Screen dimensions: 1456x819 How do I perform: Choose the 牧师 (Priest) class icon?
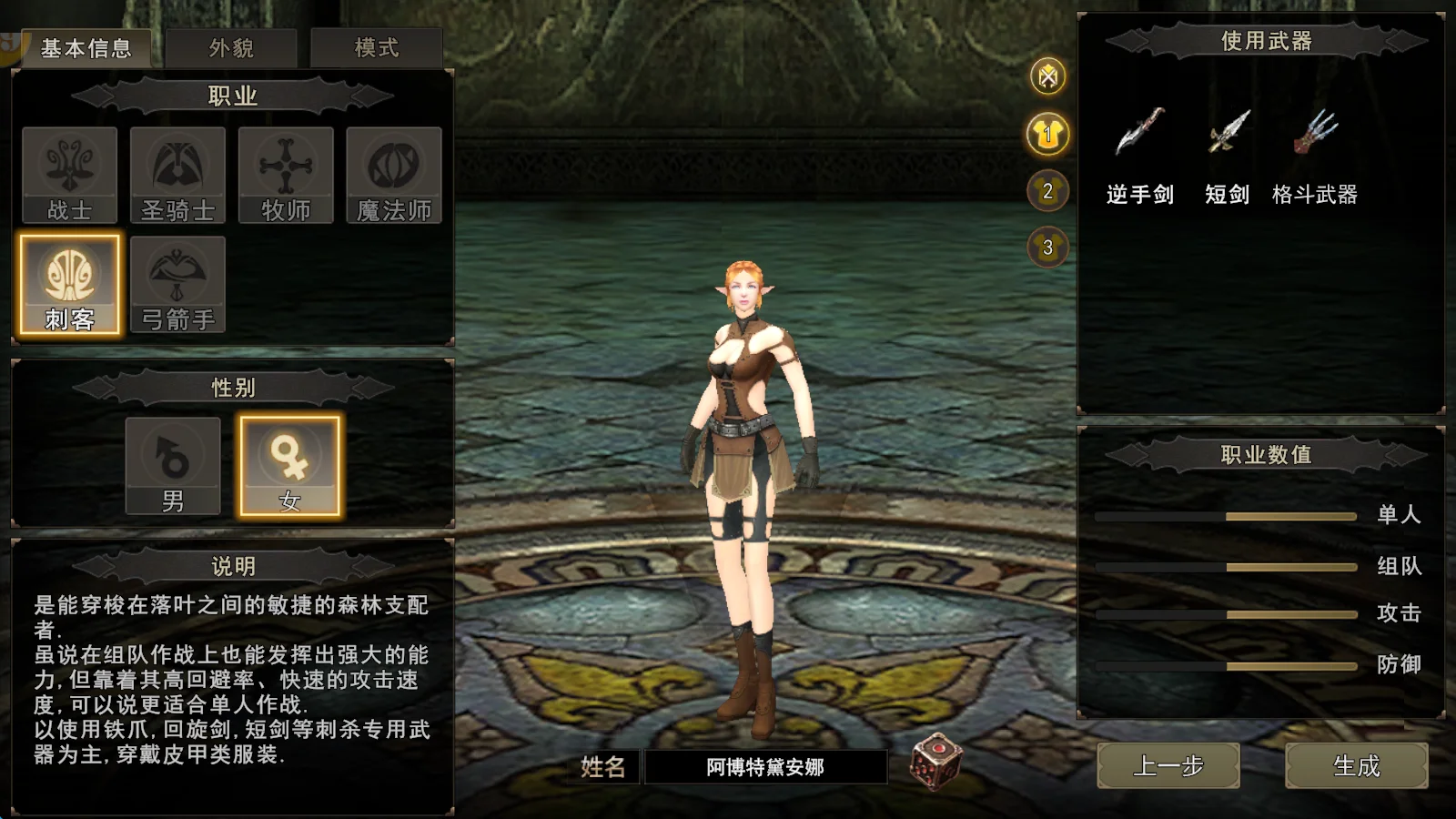(285, 173)
